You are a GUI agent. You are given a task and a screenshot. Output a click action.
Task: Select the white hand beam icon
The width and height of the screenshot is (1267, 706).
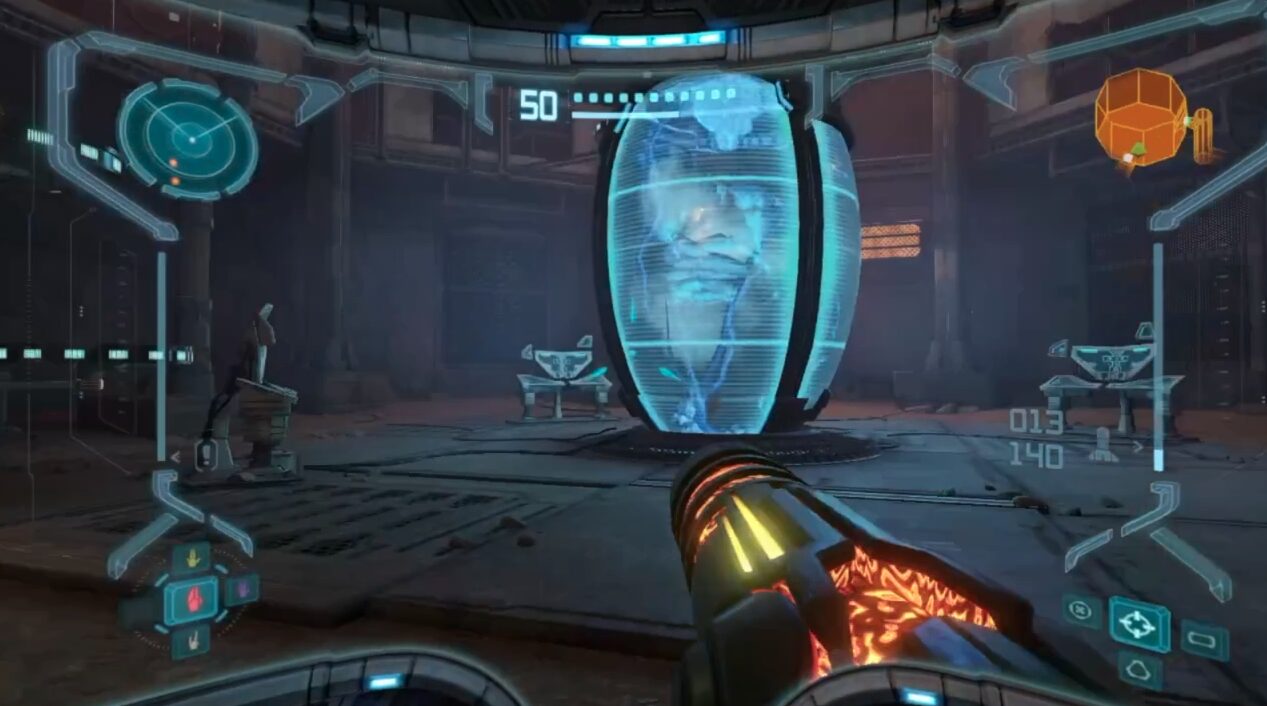point(190,640)
